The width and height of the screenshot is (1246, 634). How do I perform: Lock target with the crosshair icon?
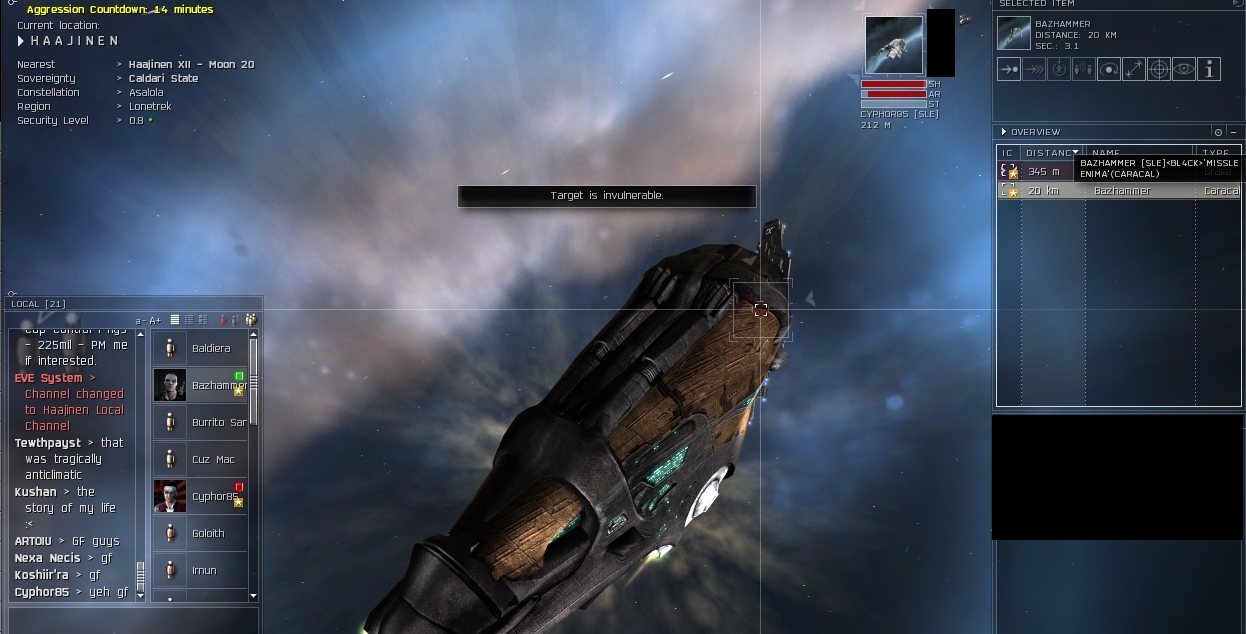click(1159, 69)
